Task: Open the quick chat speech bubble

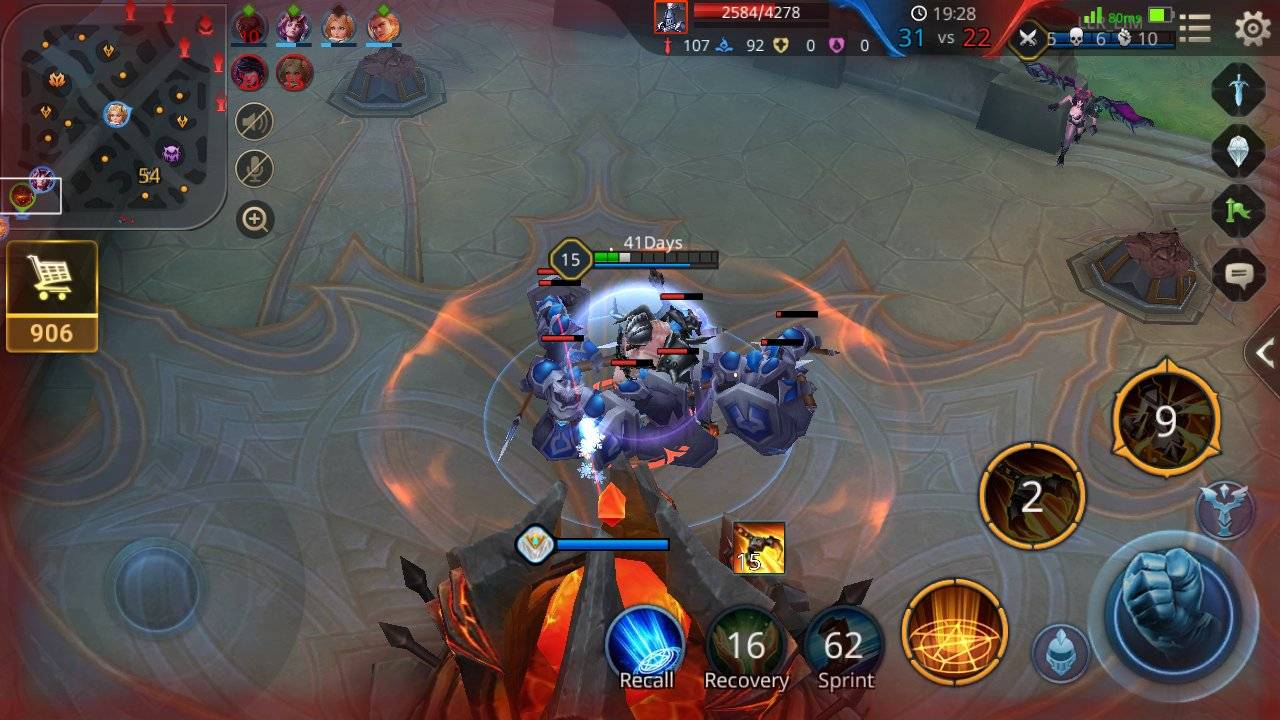Action: click(1239, 272)
